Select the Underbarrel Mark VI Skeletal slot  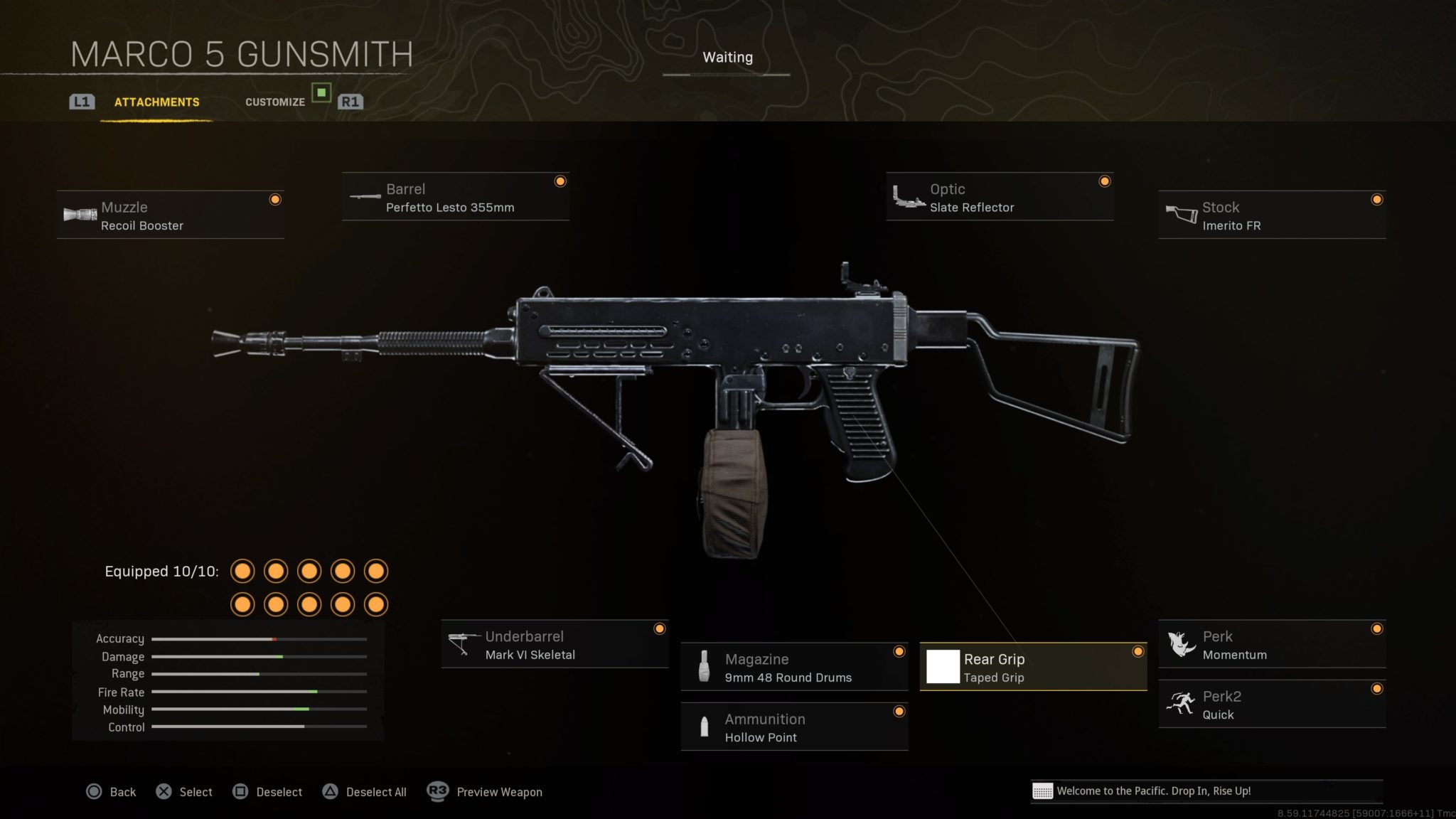pos(555,645)
